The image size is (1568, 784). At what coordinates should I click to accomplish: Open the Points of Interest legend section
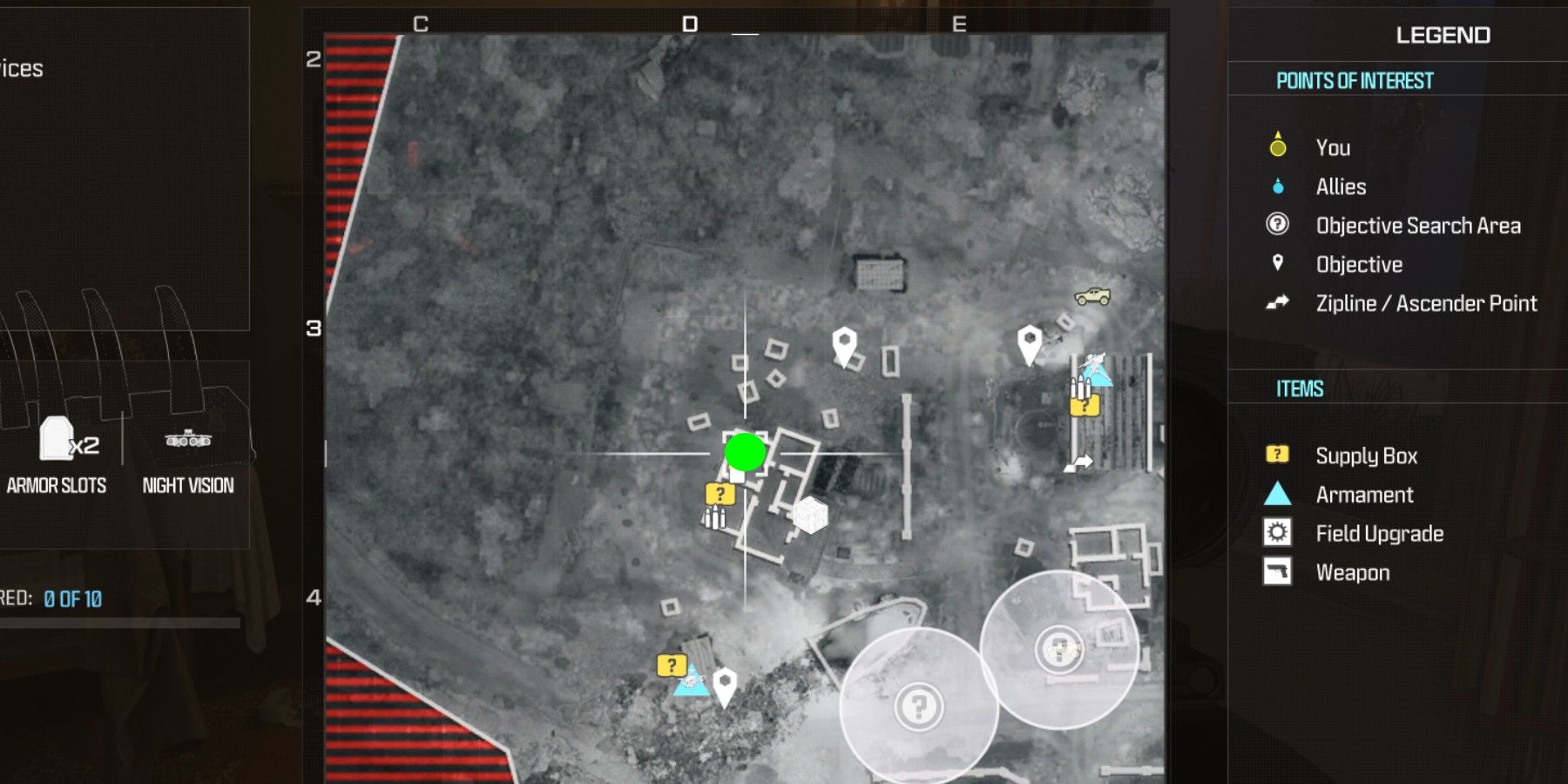[x=1355, y=80]
